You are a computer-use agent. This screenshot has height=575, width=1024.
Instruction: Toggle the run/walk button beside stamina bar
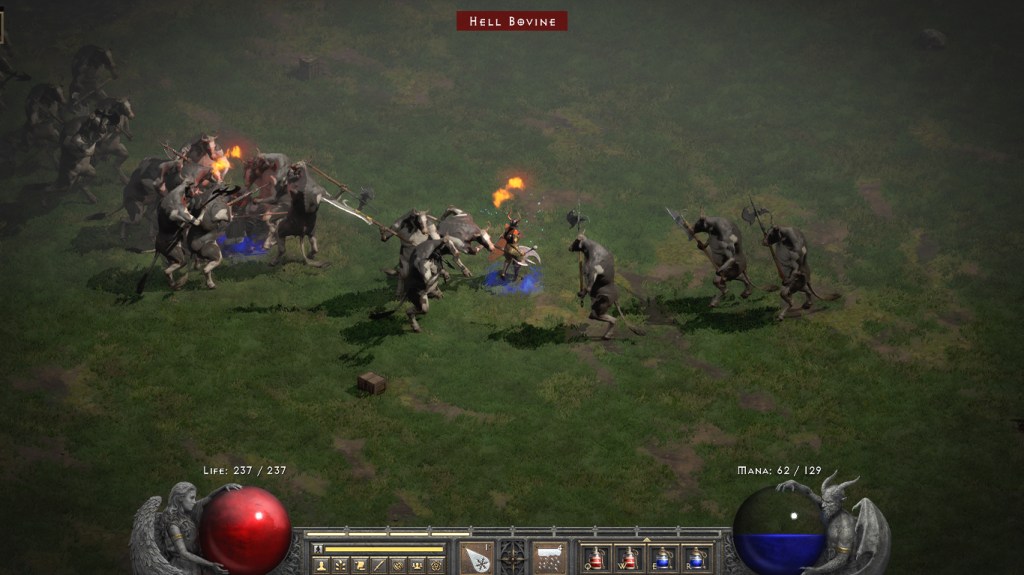coord(318,549)
